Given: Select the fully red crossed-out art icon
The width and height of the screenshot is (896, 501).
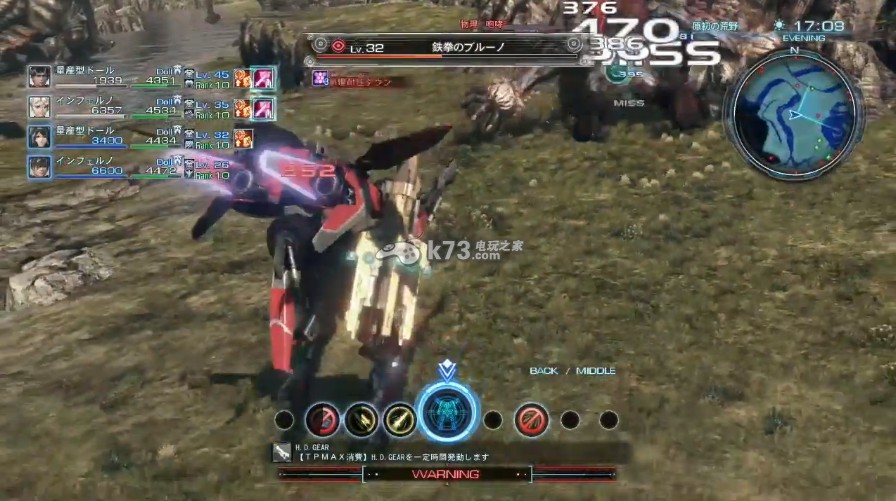Looking at the screenshot, I should point(531,419).
